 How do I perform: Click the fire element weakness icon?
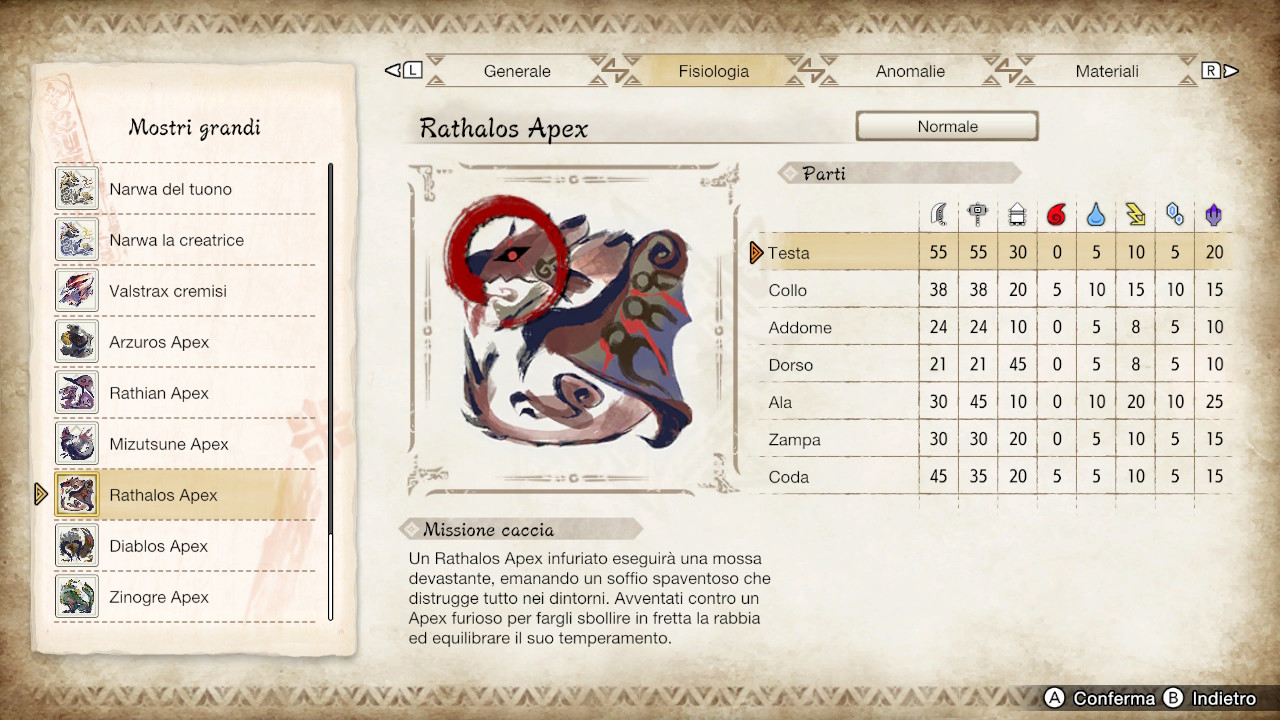(1057, 213)
